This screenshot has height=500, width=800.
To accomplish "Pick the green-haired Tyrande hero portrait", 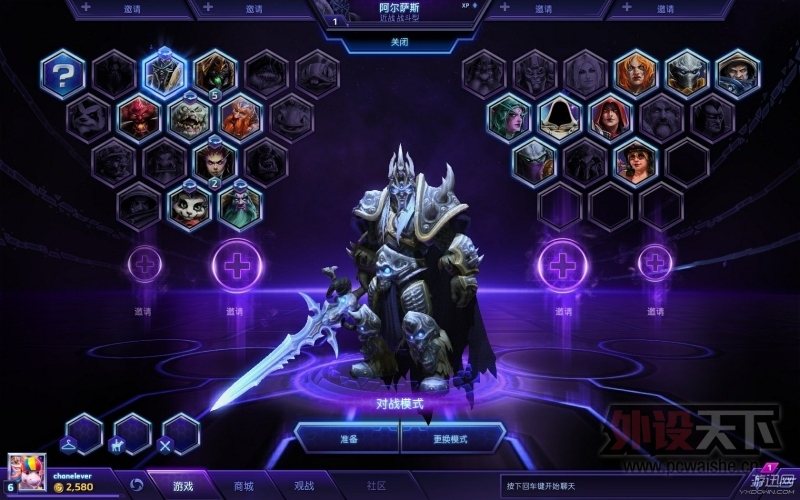I will pos(510,118).
